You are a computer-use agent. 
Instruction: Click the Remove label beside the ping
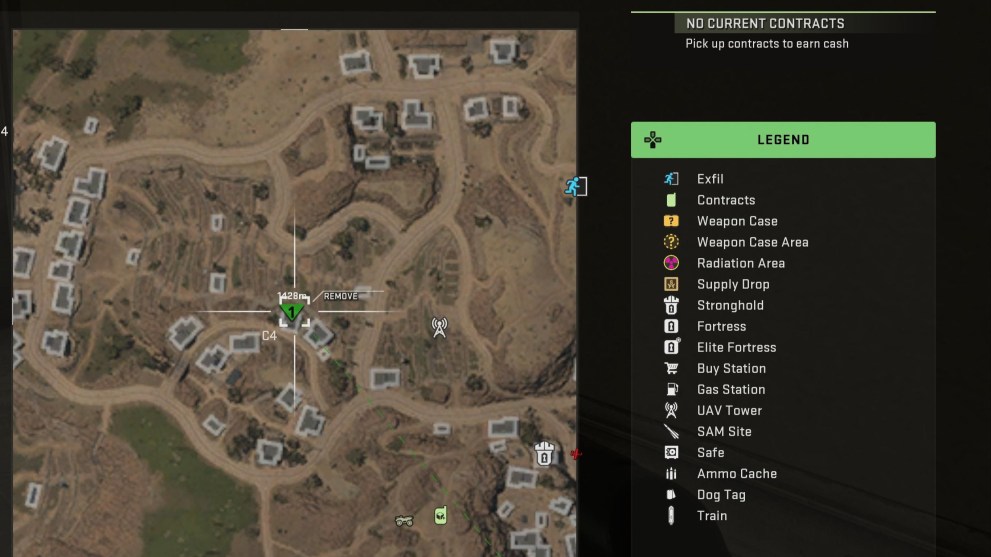341,297
